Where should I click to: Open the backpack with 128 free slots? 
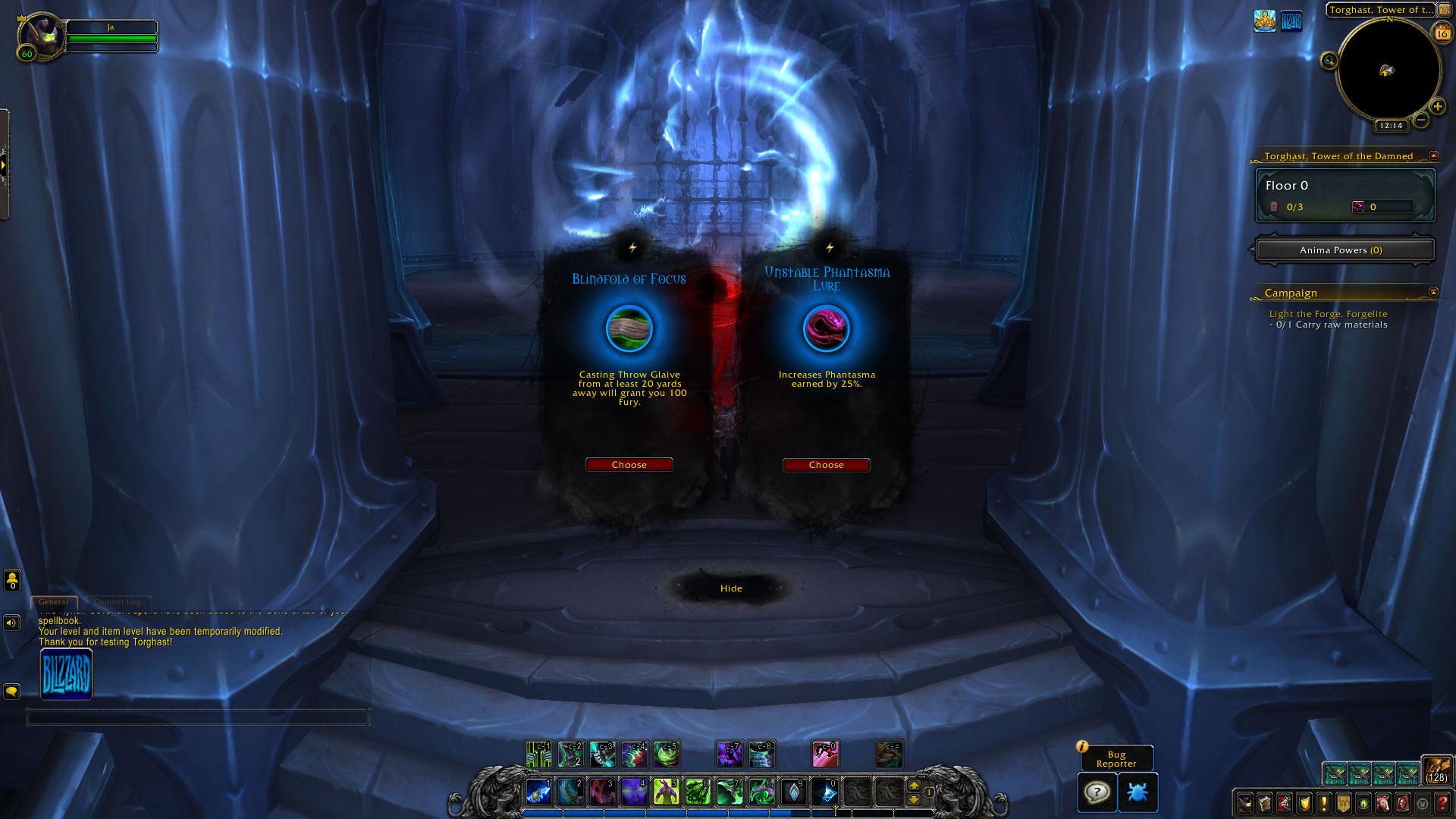[x=1436, y=770]
